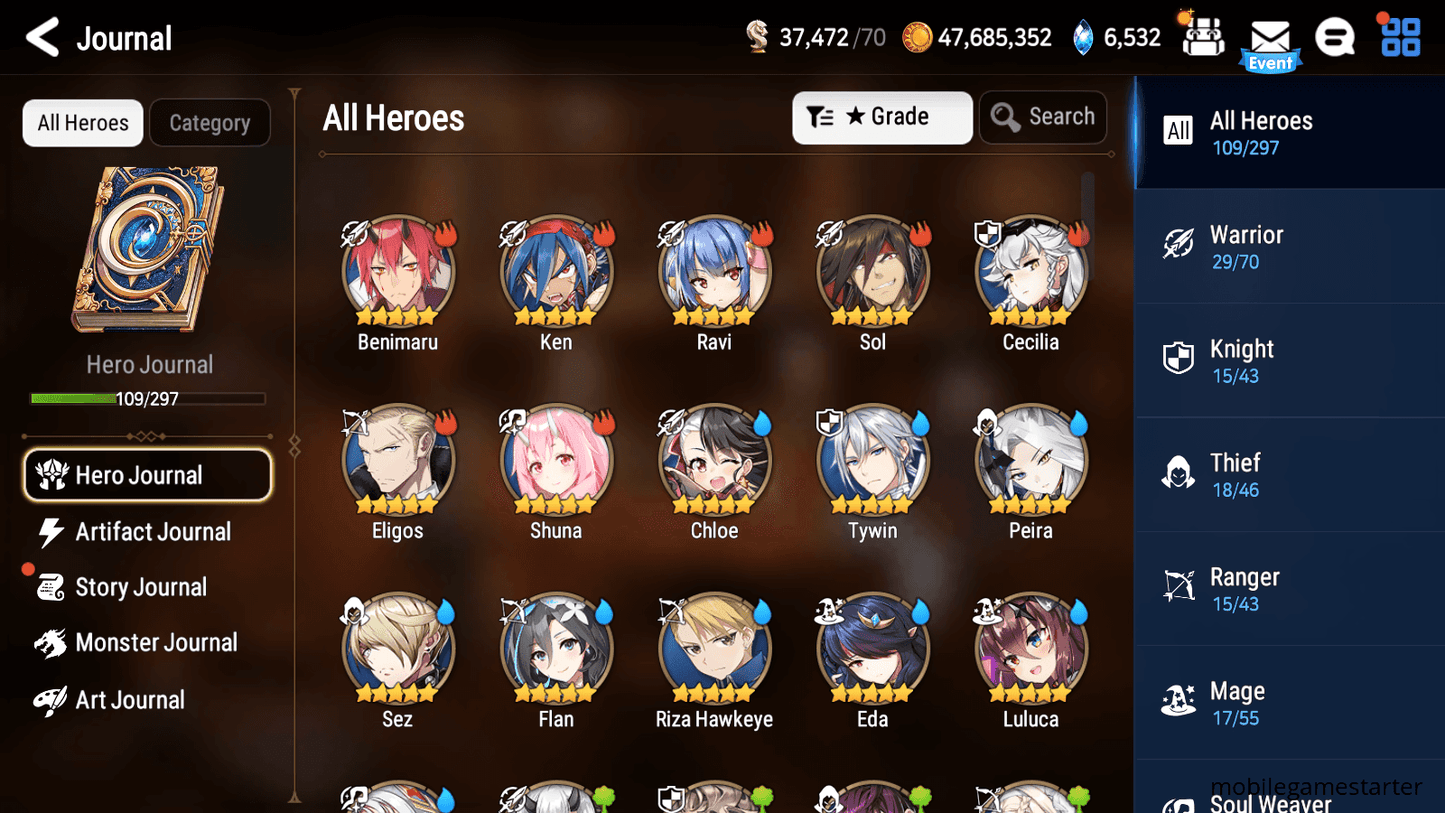Select the Knight class filter icon
Viewport: 1445px width, 813px height.
point(1180,359)
